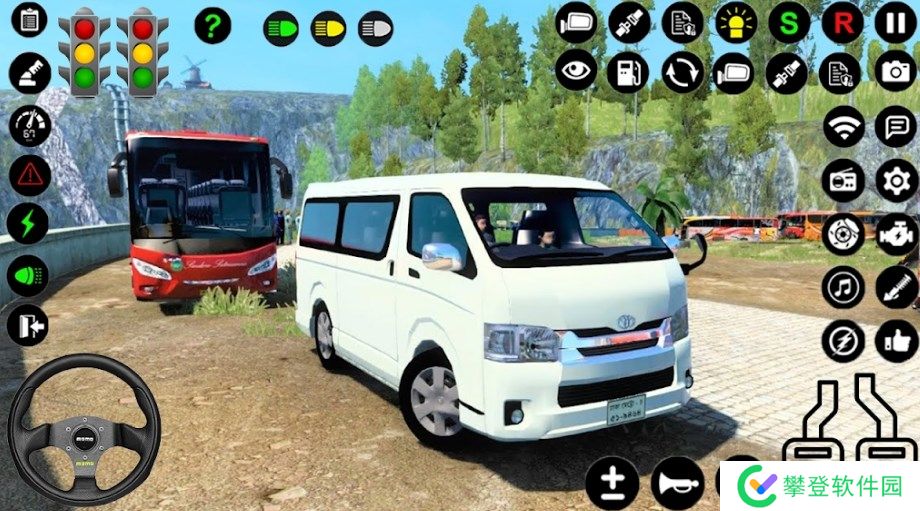Viewport: 920px width, 511px height.
Task: Click the eye view icon
Action: point(575,72)
